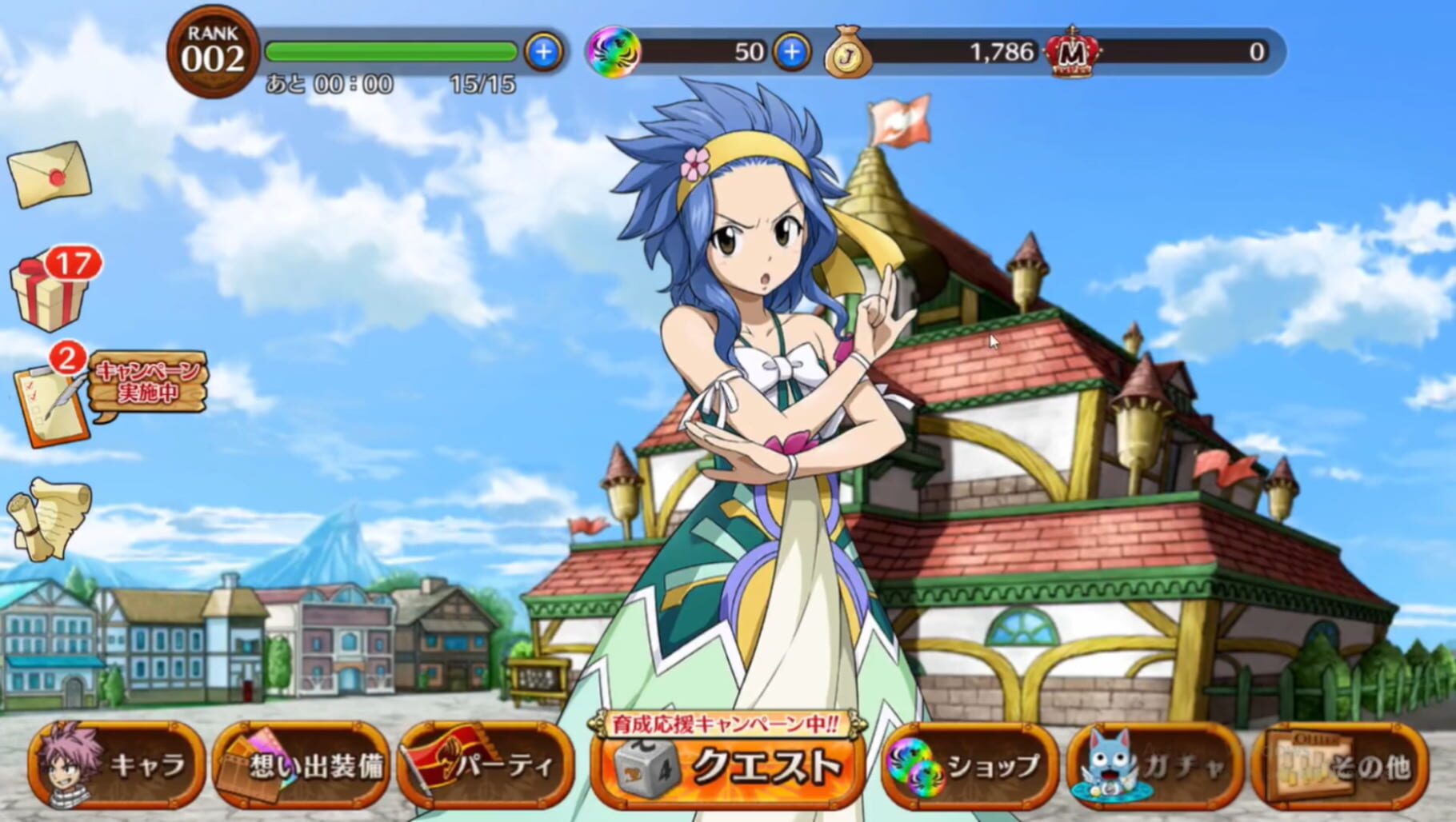This screenshot has height=822, width=1456.
Task: Open the その他 other menu
Action: 1340,765
